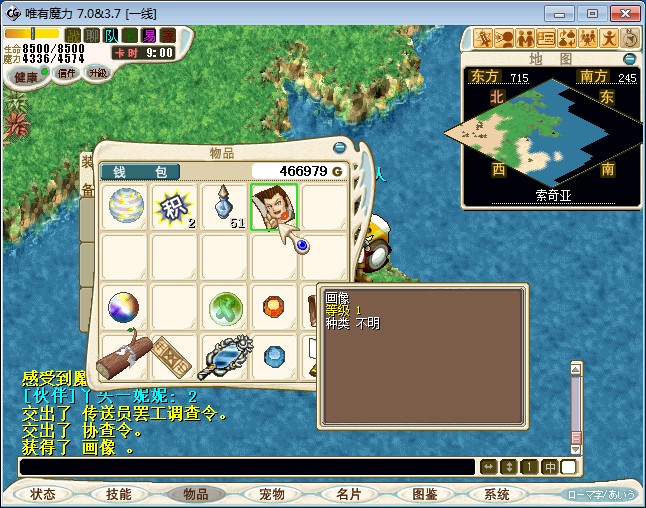
Task: Close the items window with its round button
Action: 339,147
